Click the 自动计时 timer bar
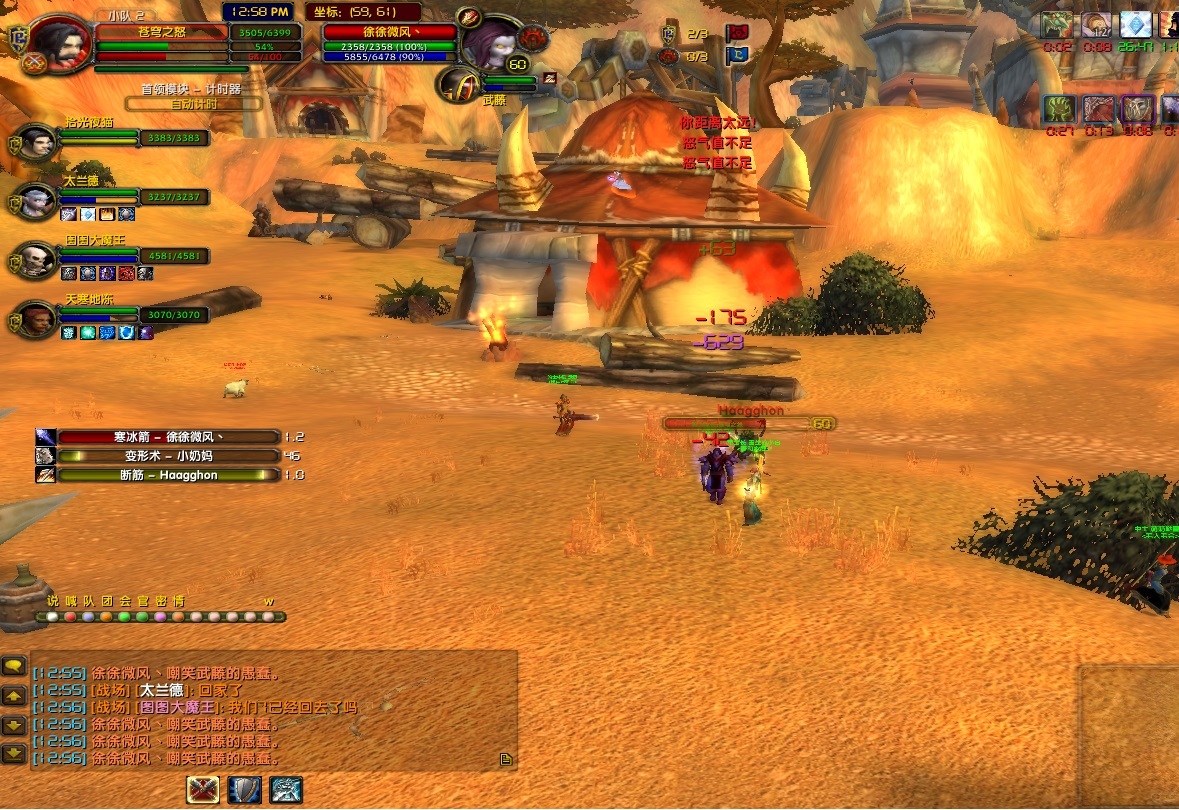The image size is (1179, 810). tap(193, 103)
